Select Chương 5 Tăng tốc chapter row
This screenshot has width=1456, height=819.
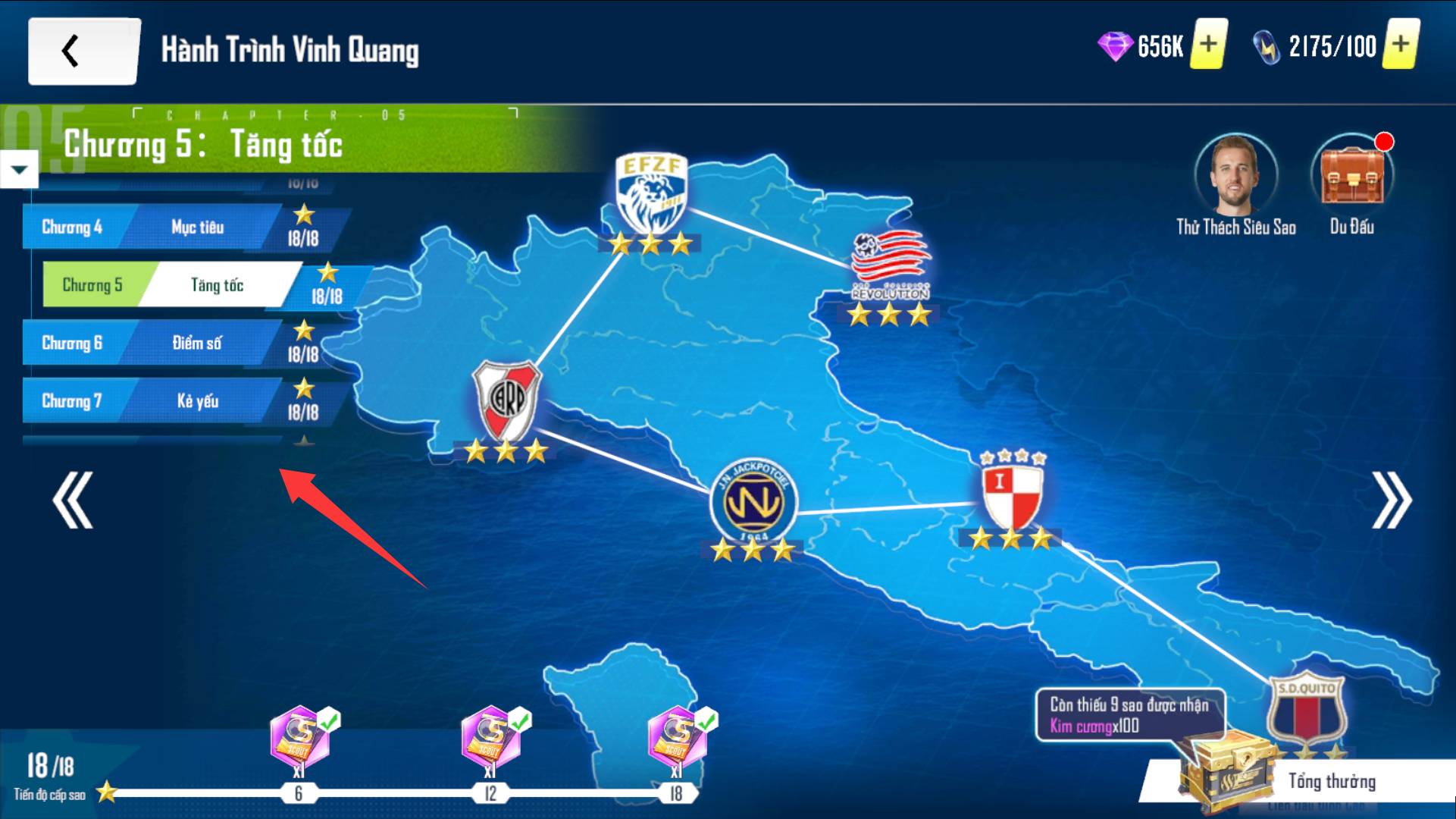click(173, 285)
